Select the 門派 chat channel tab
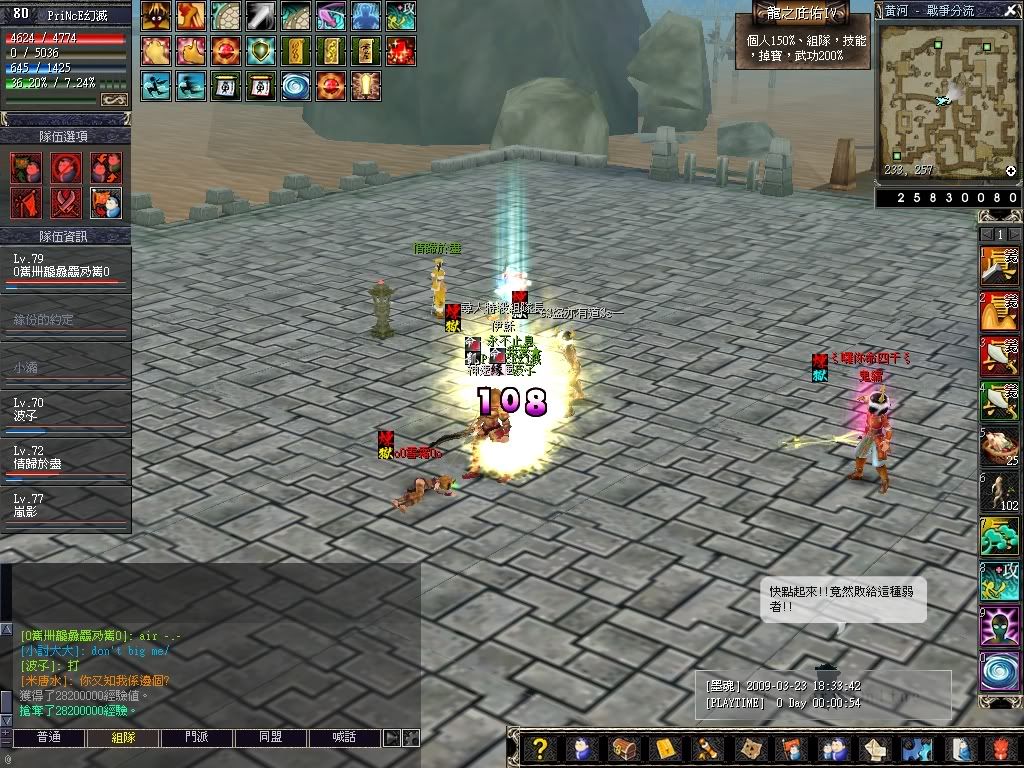This screenshot has height=768, width=1024. coord(197,738)
